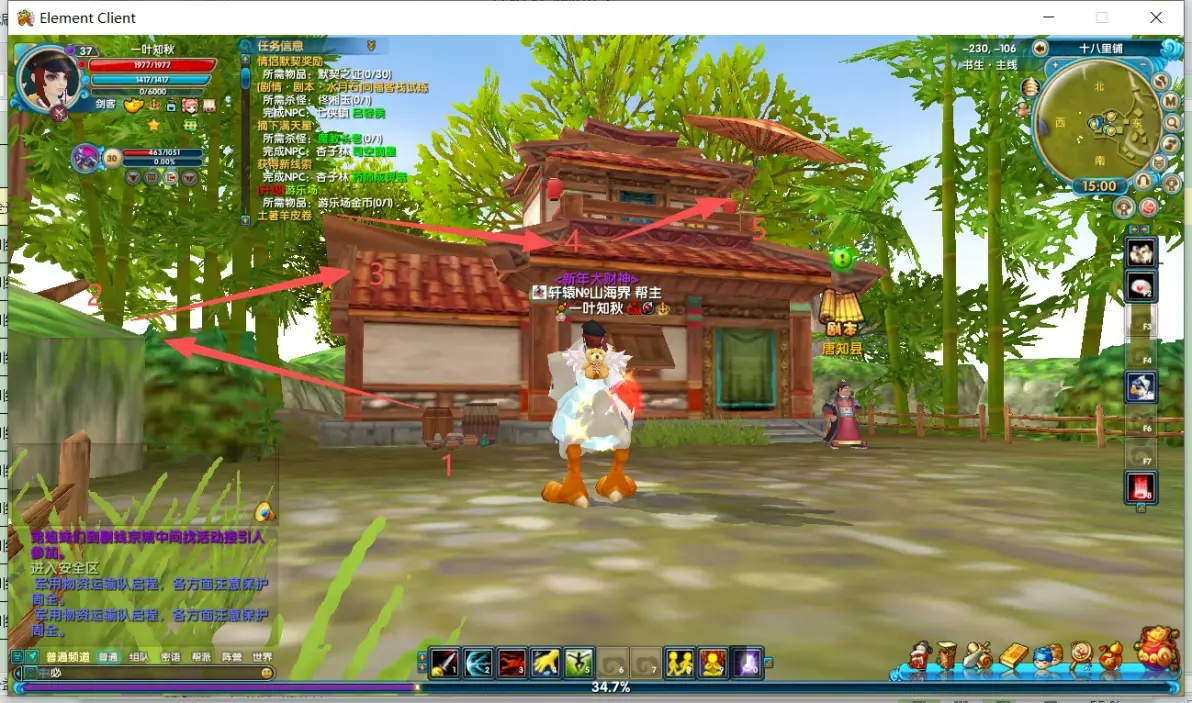Click the player character portrait
Viewport: 1192px width, 703px height.
click(x=46, y=77)
